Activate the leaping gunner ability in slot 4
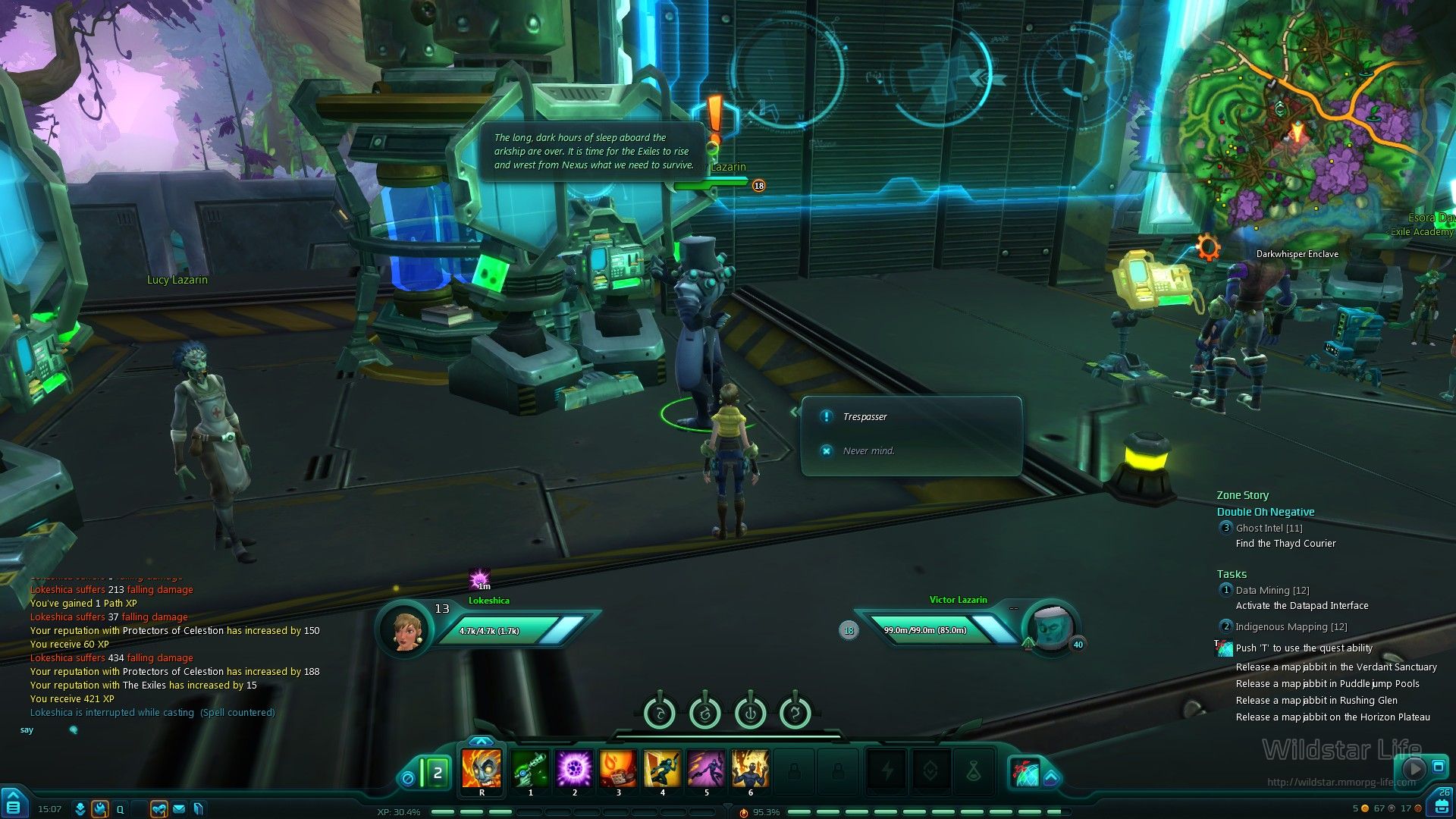Image resolution: width=1456 pixels, height=819 pixels. (663, 769)
